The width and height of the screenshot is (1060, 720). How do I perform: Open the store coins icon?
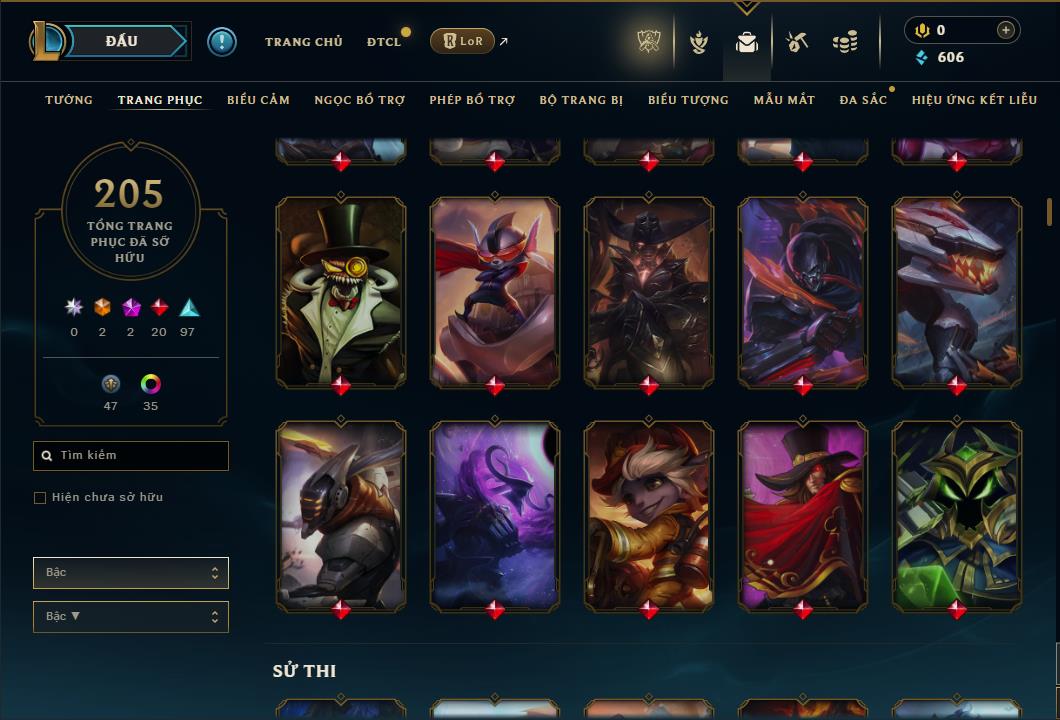point(845,42)
